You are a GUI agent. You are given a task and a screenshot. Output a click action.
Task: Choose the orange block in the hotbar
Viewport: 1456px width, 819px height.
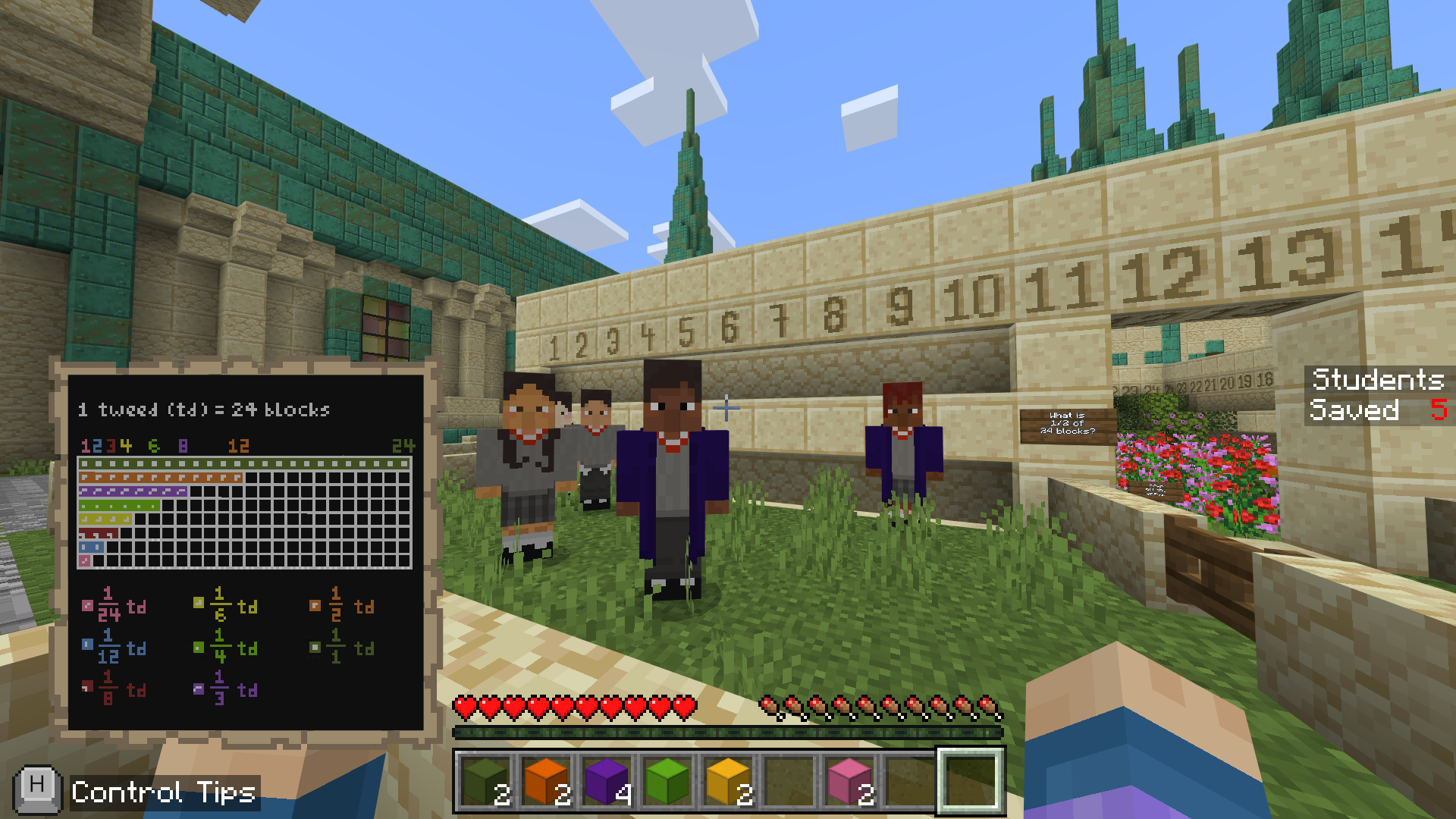tap(546, 781)
